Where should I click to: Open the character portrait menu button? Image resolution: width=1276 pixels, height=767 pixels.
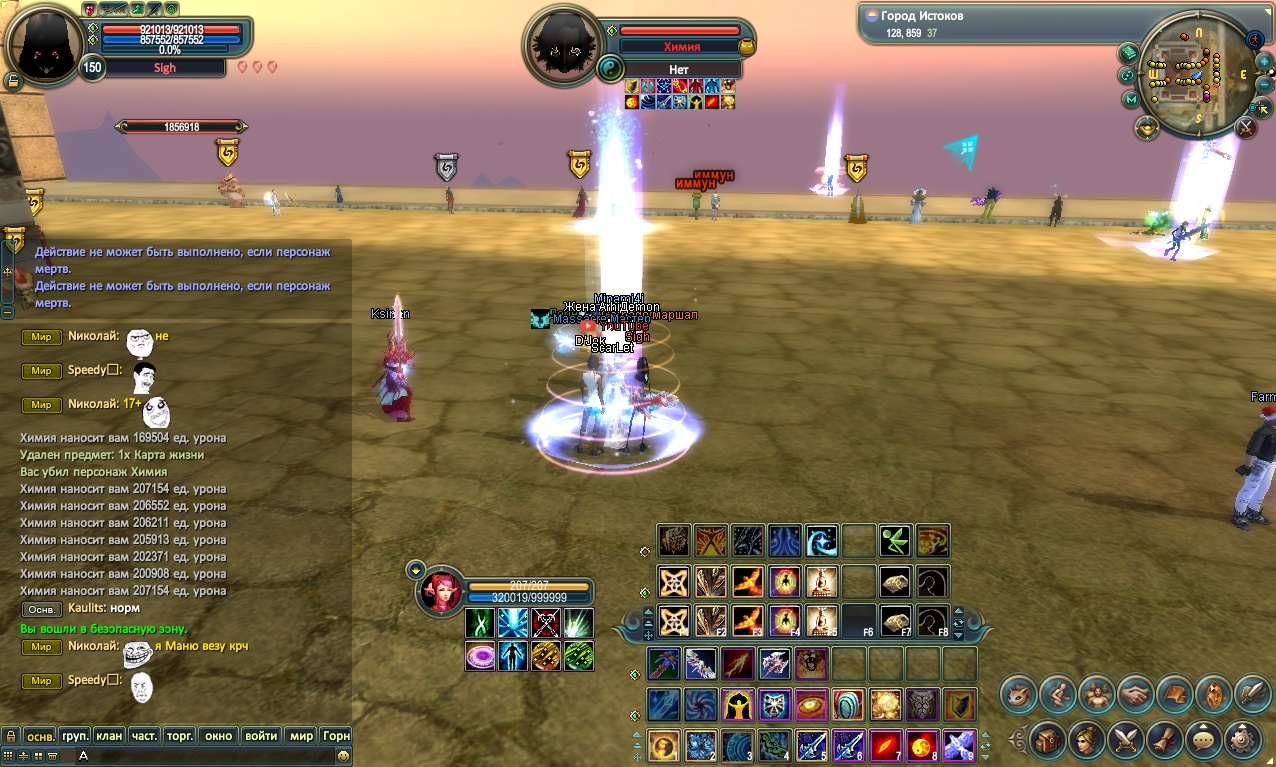click(x=1086, y=741)
